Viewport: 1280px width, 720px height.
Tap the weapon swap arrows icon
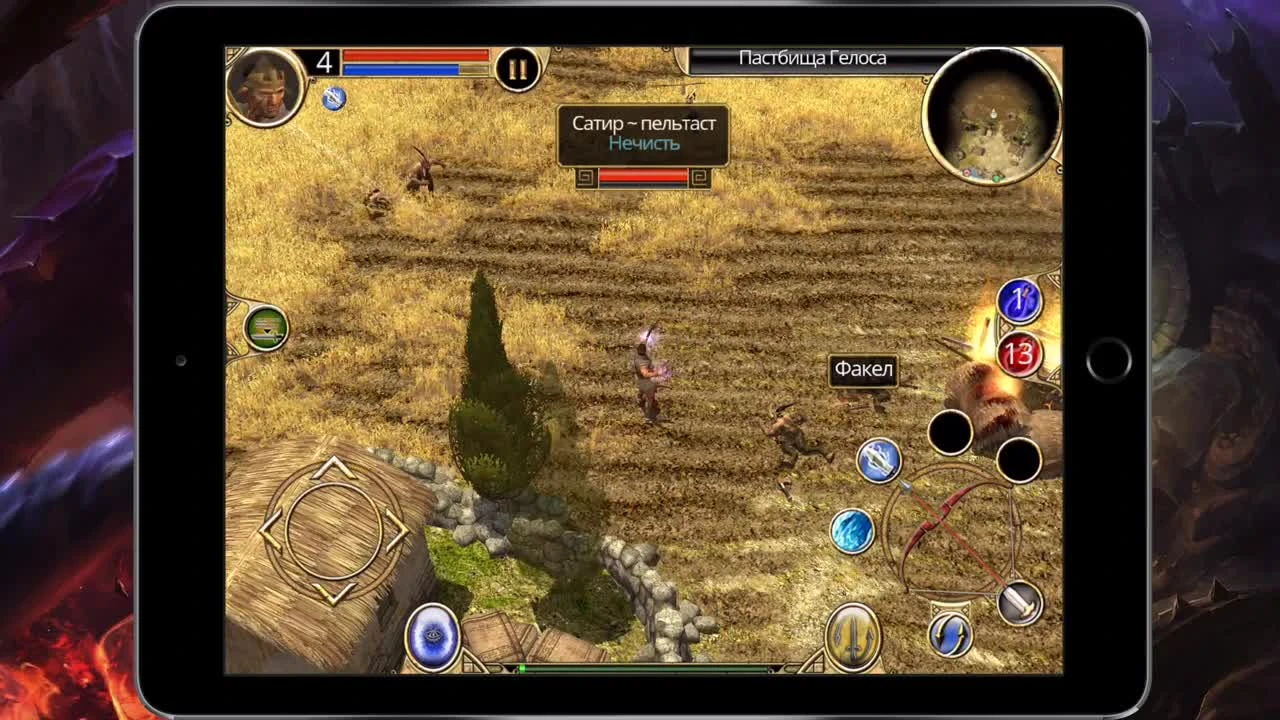point(952,632)
